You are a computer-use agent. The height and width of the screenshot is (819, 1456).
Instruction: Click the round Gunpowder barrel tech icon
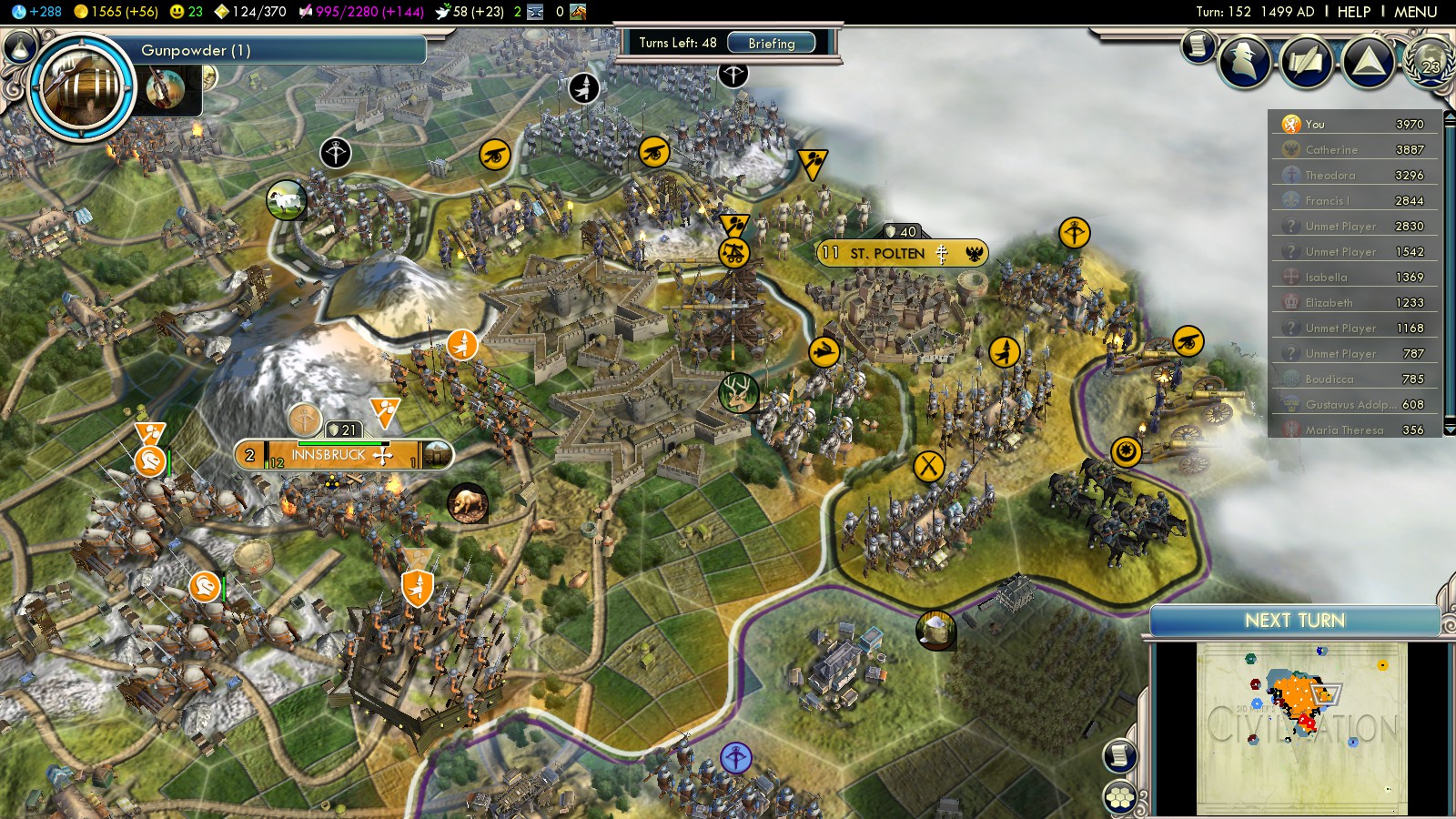[x=83, y=87]
